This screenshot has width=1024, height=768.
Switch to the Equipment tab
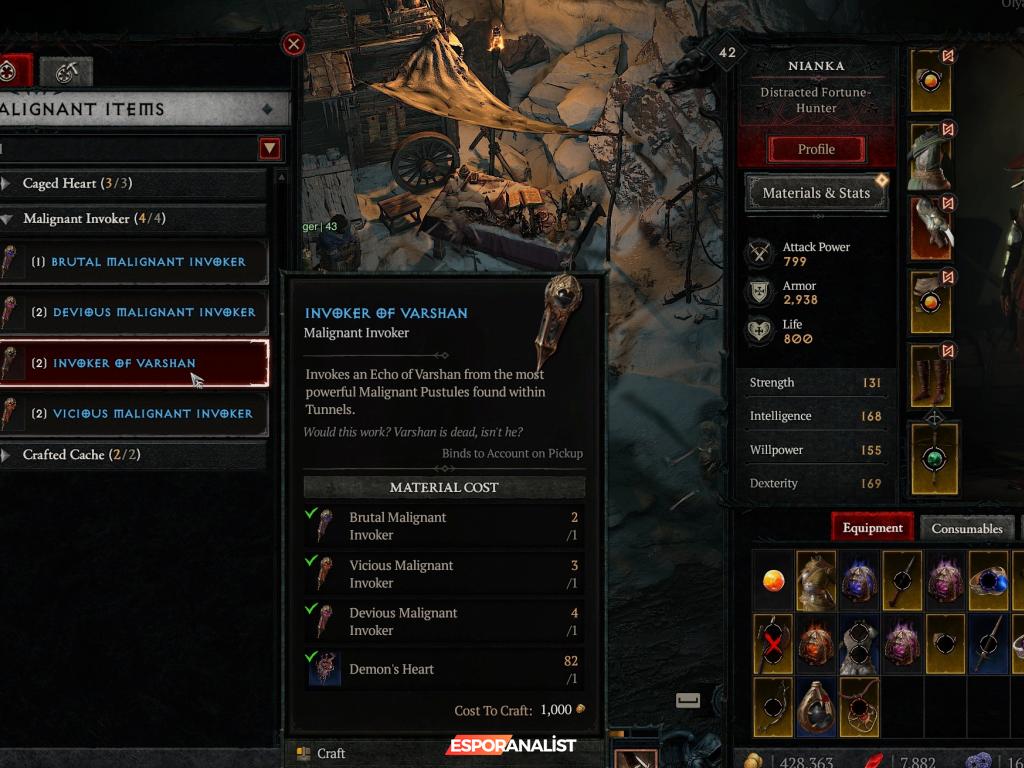(872, 528)
